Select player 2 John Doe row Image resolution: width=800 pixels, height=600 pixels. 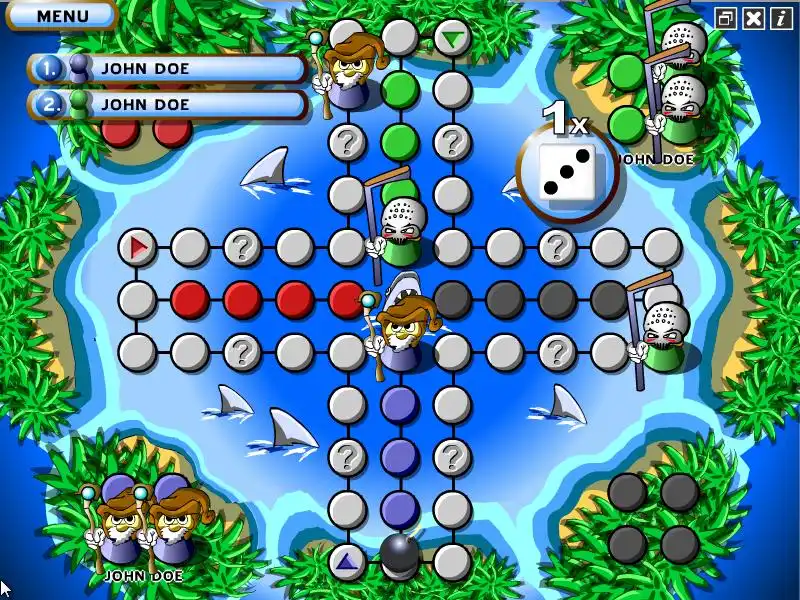pos(168,104)
